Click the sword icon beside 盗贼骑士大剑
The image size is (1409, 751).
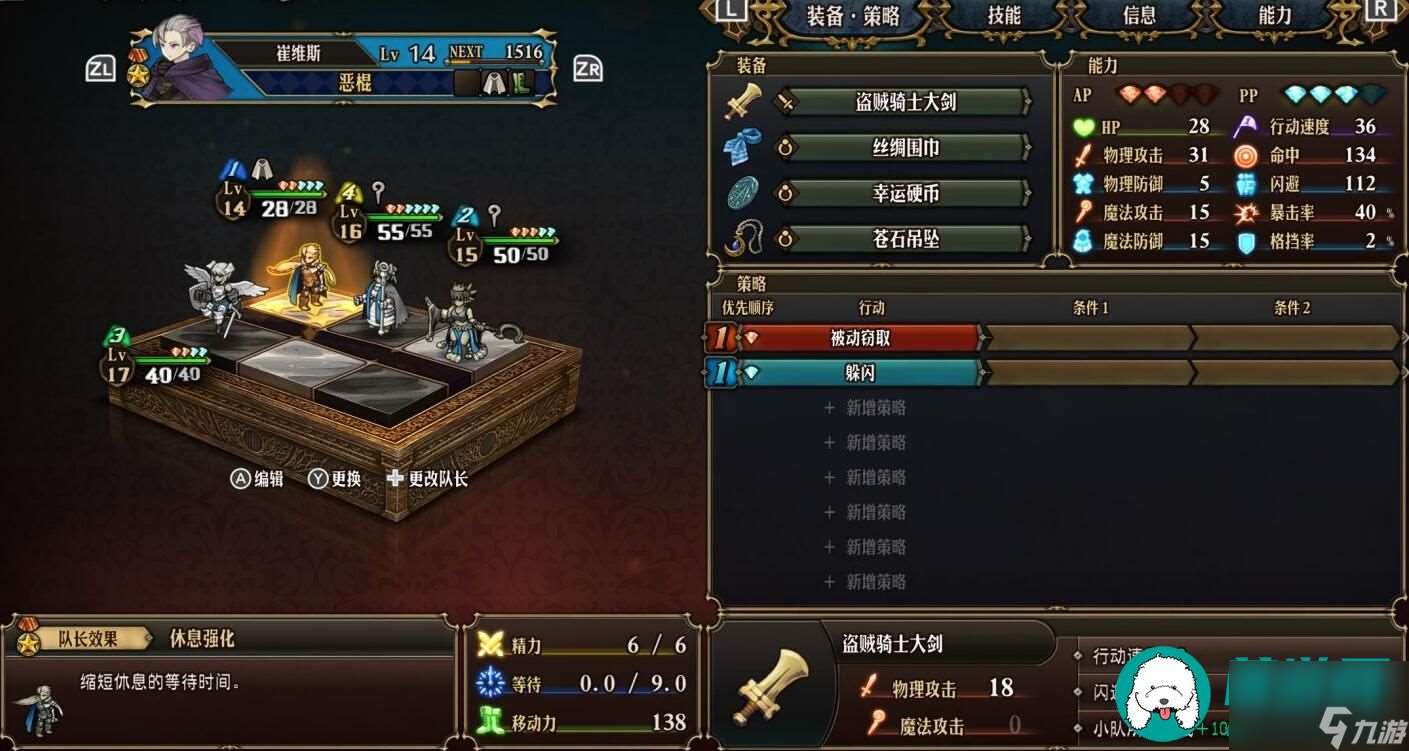click(742, 100)
